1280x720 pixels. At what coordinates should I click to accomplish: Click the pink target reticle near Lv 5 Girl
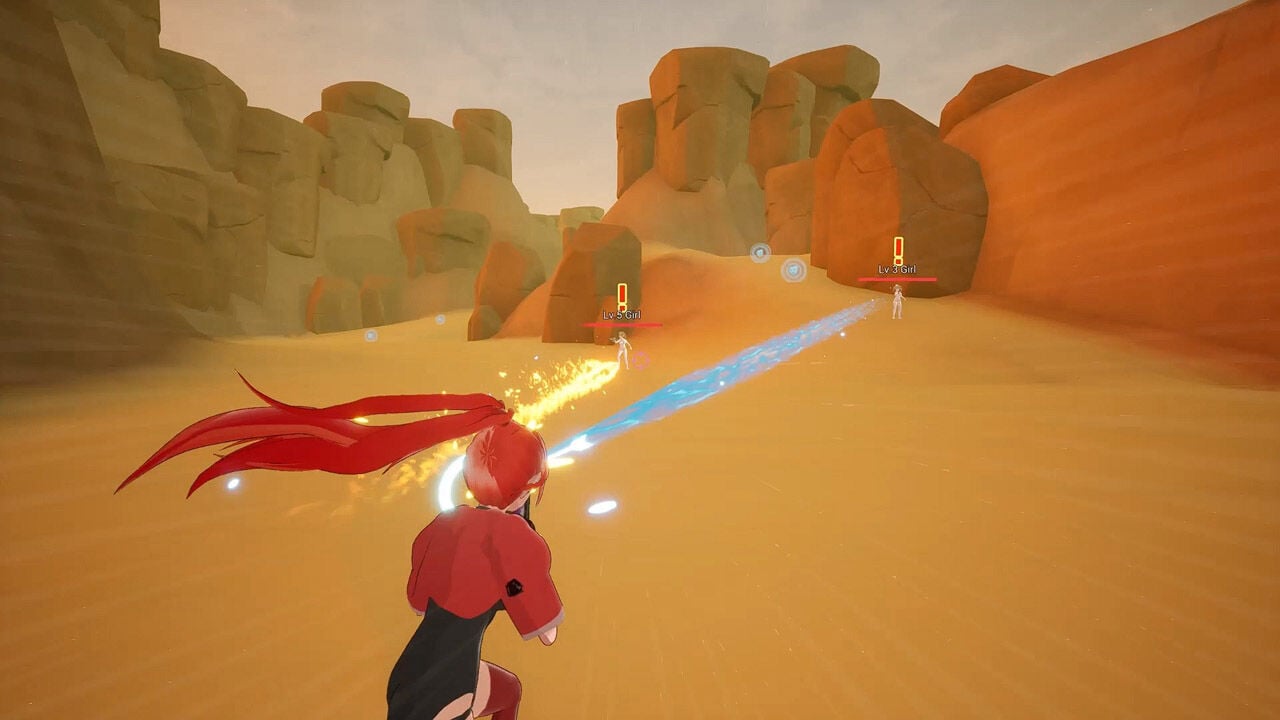click(639, 360)
